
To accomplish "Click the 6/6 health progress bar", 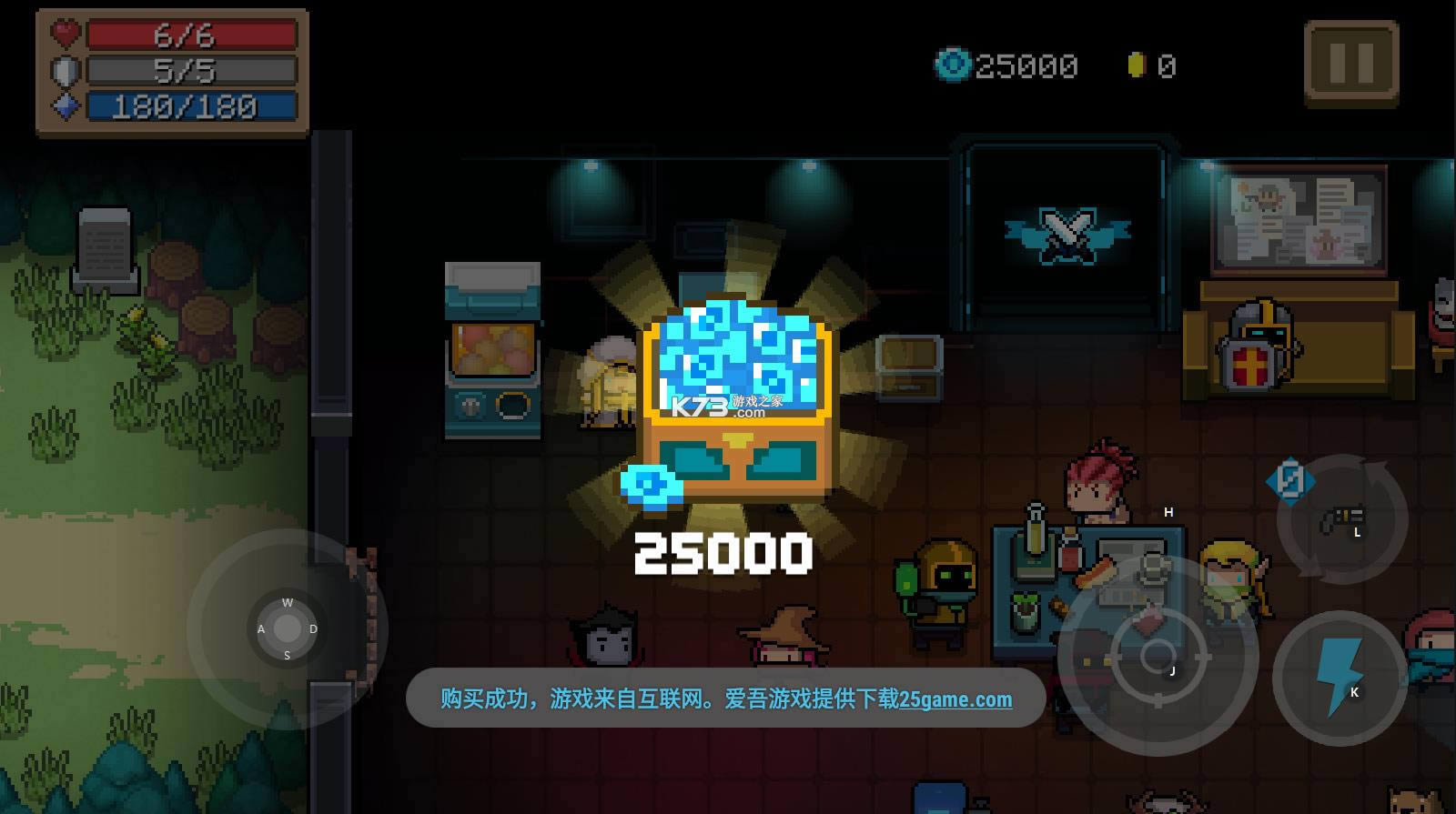I will (191, 35).
